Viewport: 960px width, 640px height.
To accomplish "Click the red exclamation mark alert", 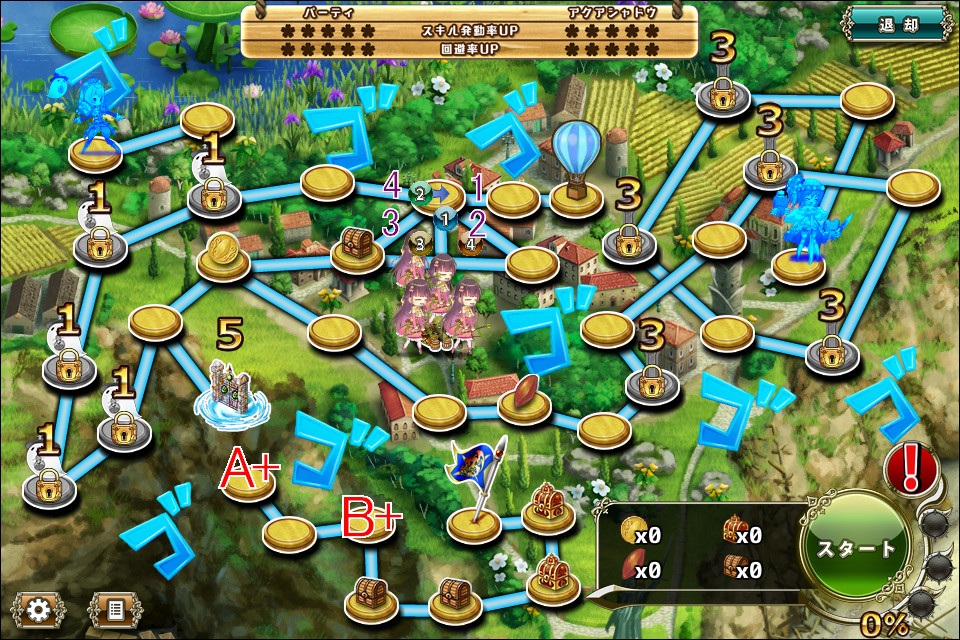I will 910,467.
